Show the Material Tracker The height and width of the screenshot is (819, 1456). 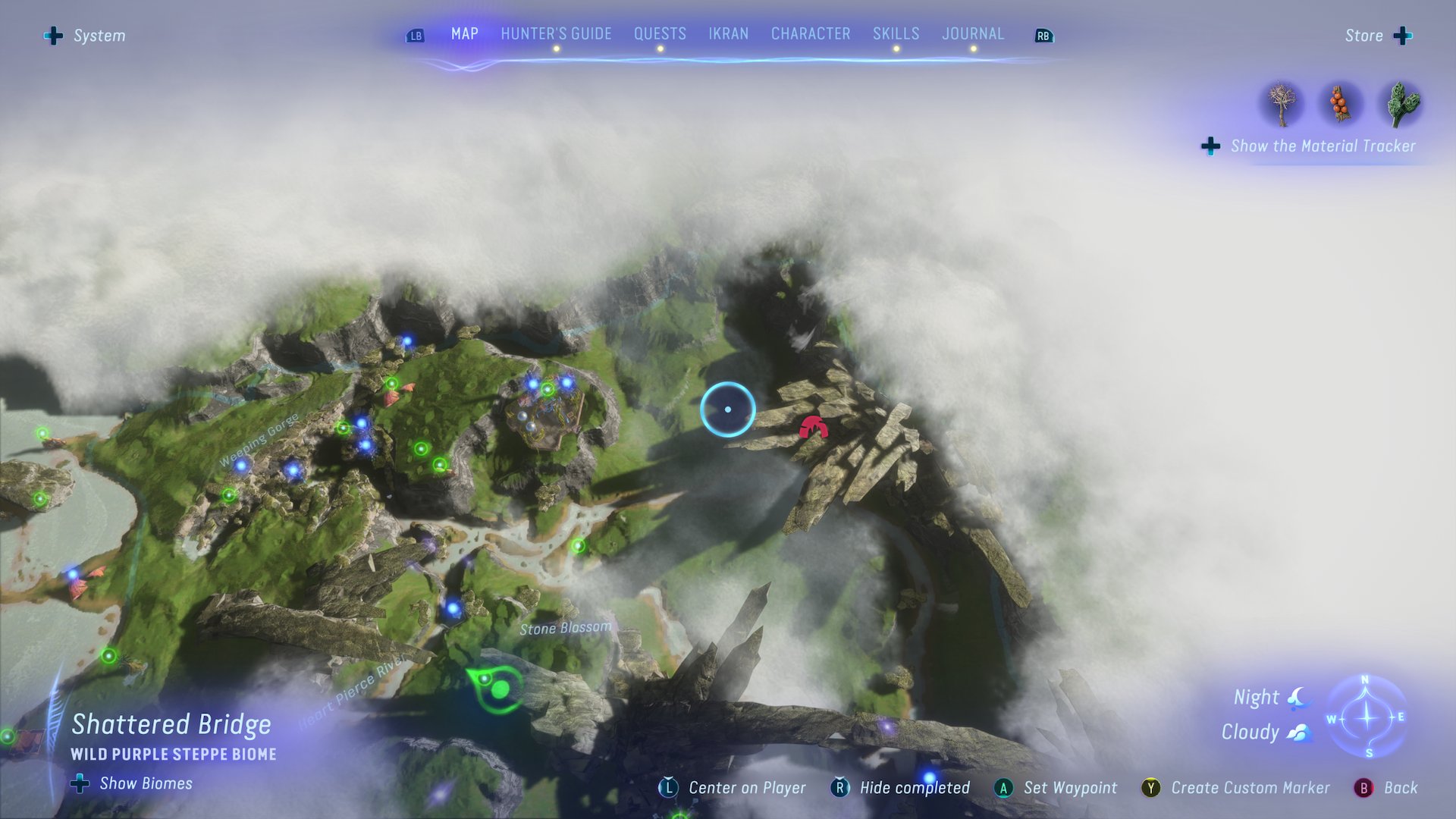(1310, 146)
